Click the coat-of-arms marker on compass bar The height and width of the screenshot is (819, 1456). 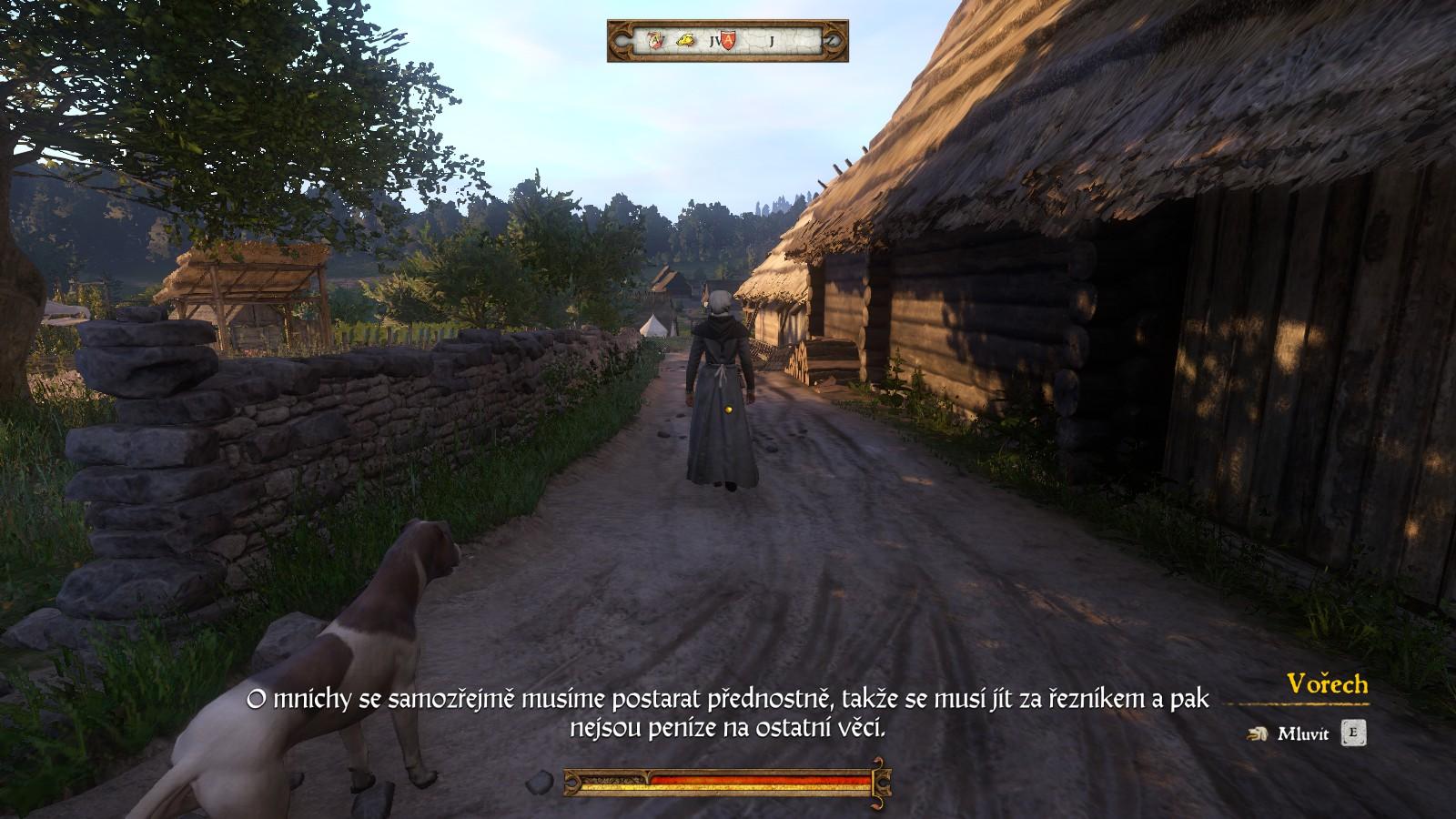(x=654, y=40)
